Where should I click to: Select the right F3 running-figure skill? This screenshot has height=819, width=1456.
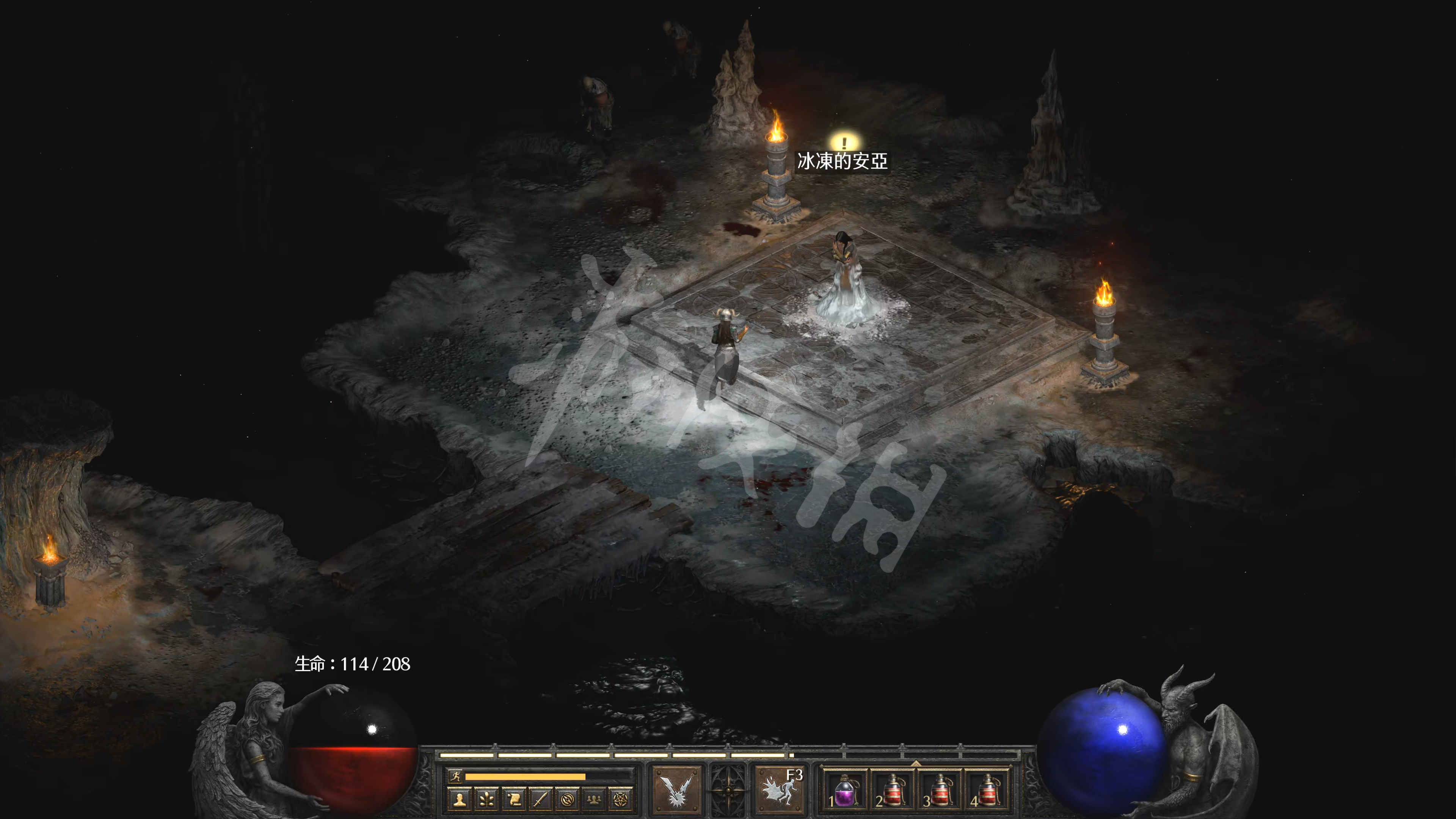(781, 789)
